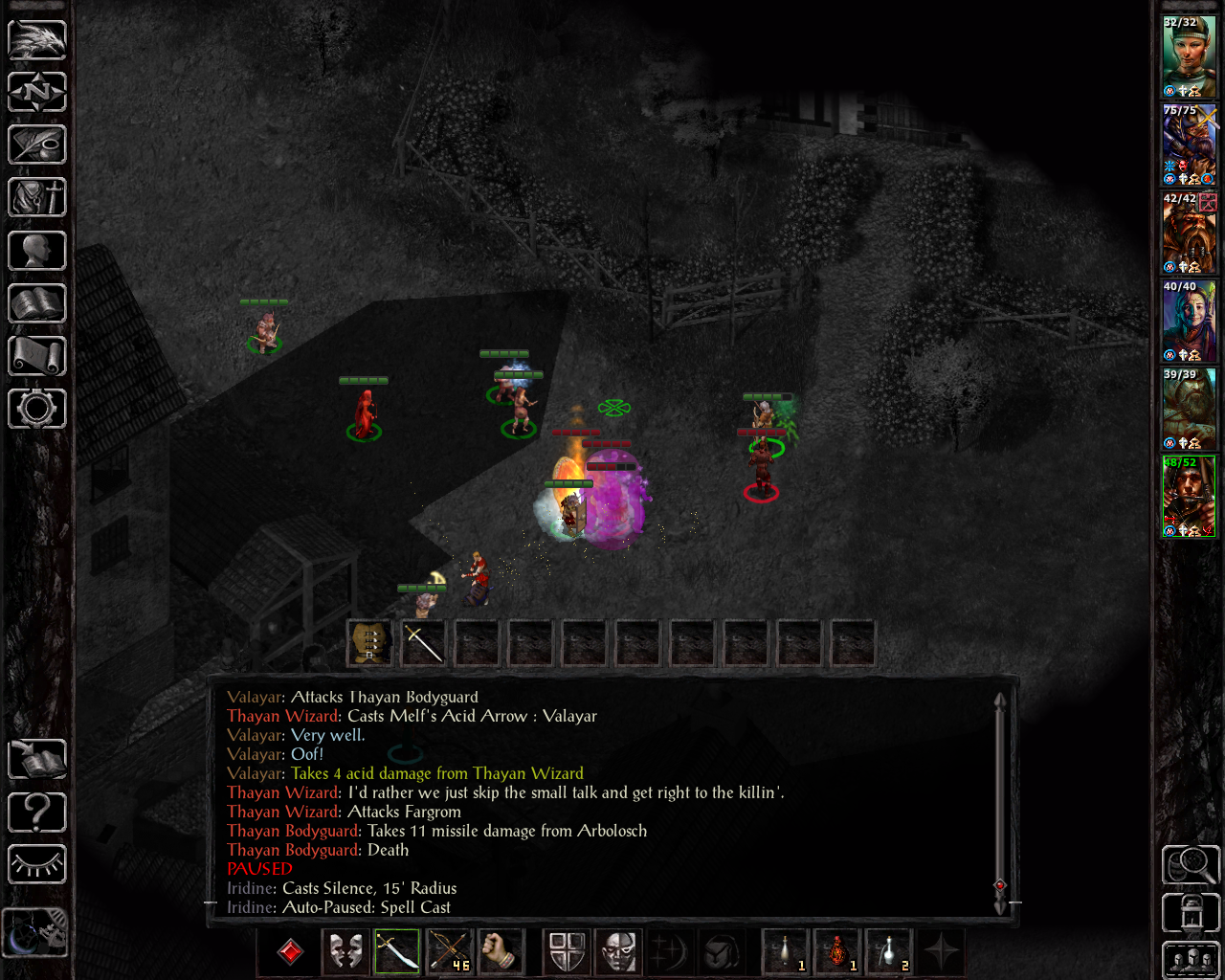The height and width of the screenshot is (980, 1225).
Task: Select the first portrait with 32/32 health
Action: [1189, 56]
